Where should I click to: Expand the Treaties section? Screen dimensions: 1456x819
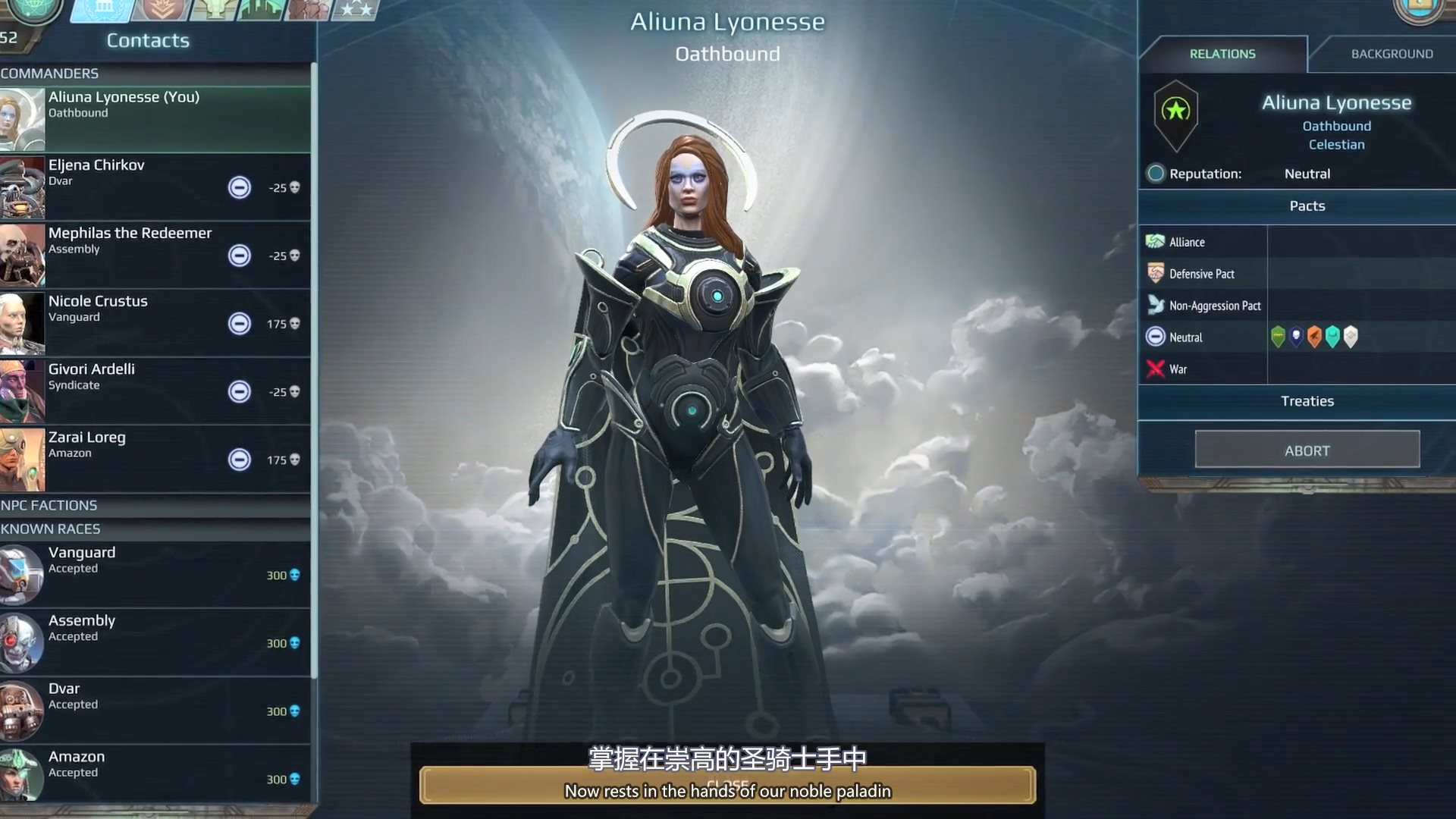pos(1307,401)
